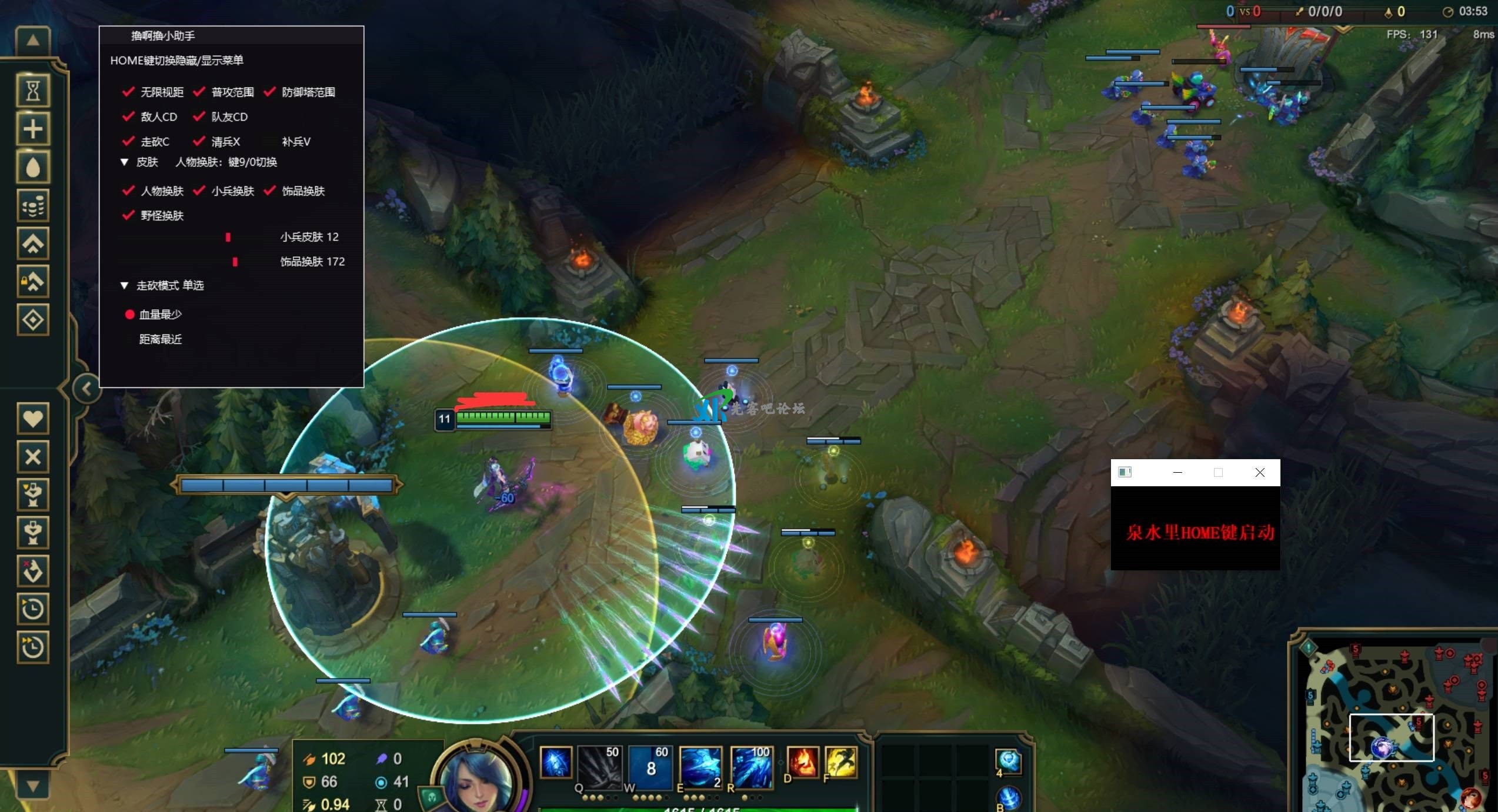The width and height of the screenshot is (1498, 812).
Task: Click the double chevron level up button
Action: (x=33, y=244)
